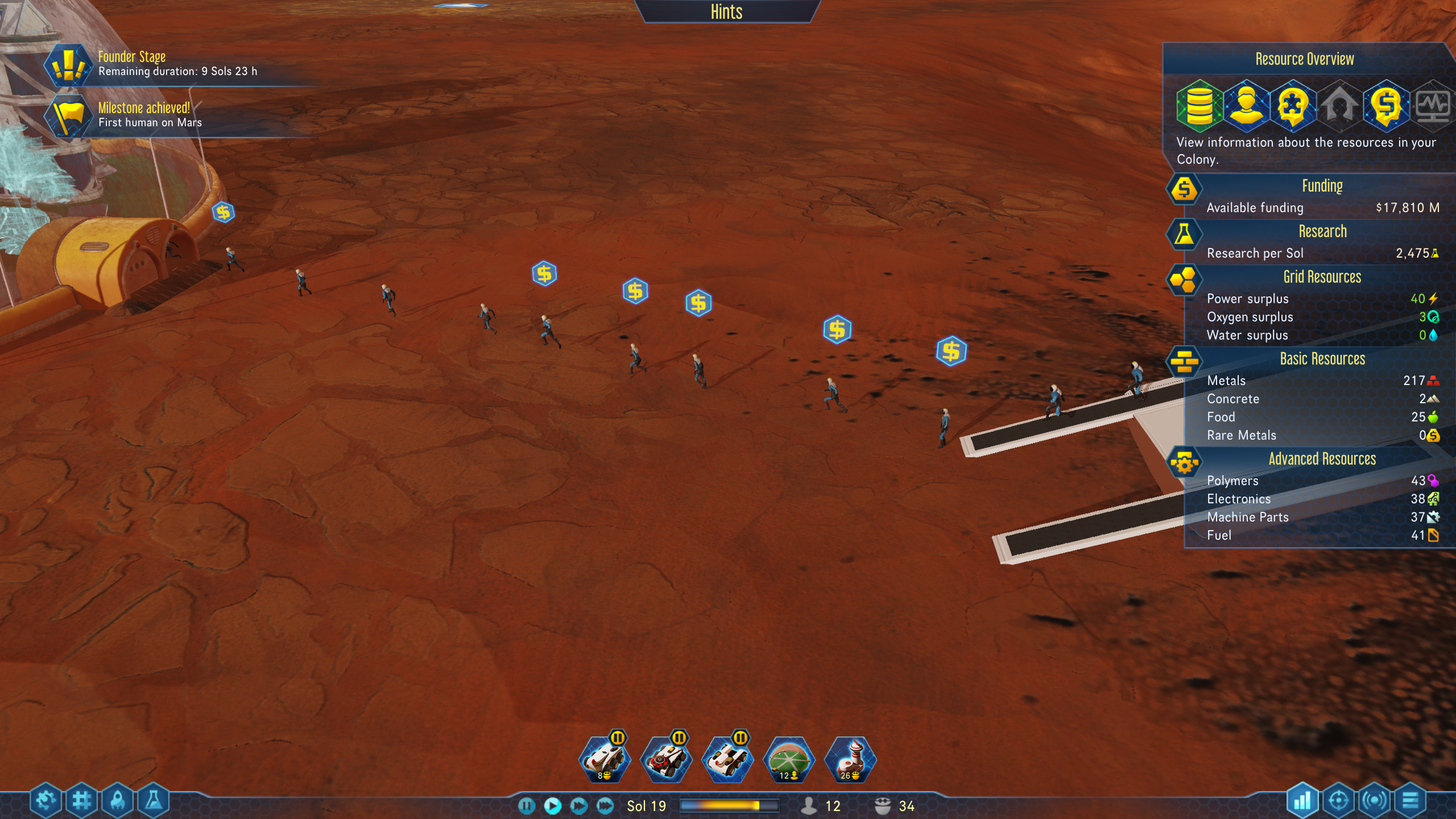
Task: Switch to the colonist overview tab
Action: (x=1246, y=105)
